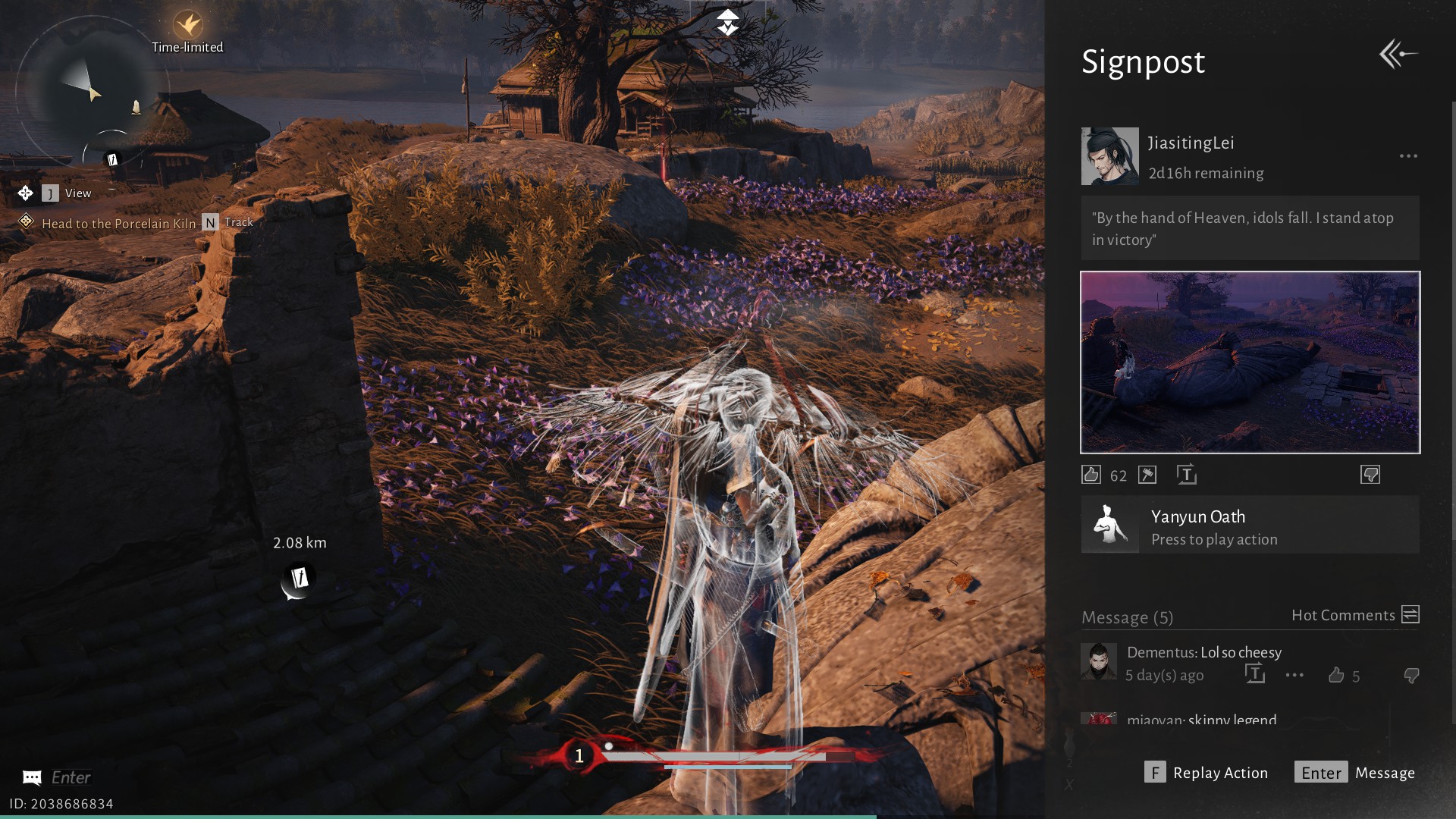Viewport: 1456px width, 819px height.
Task: View the signpost screenshot image
Action: click(x=1250, y=362)
